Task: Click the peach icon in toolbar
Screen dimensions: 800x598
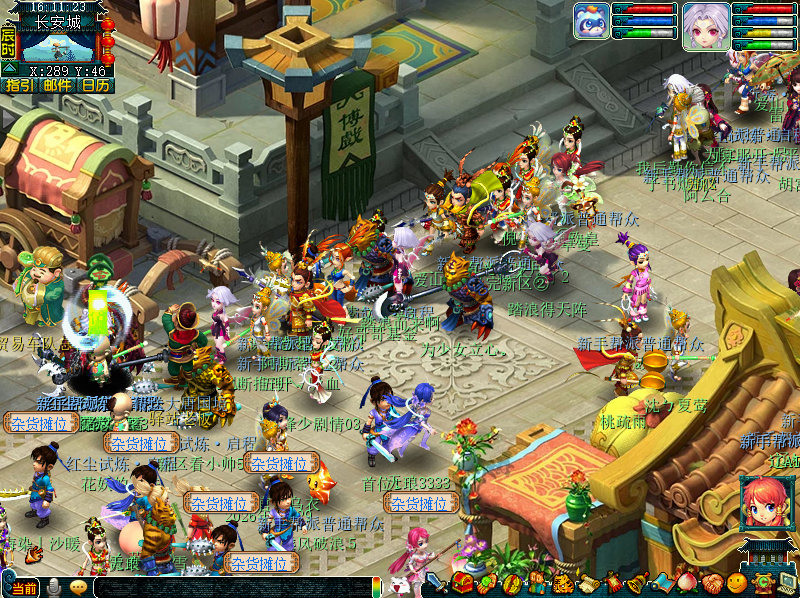Action: pyautogui.click(x=687, y=583)
